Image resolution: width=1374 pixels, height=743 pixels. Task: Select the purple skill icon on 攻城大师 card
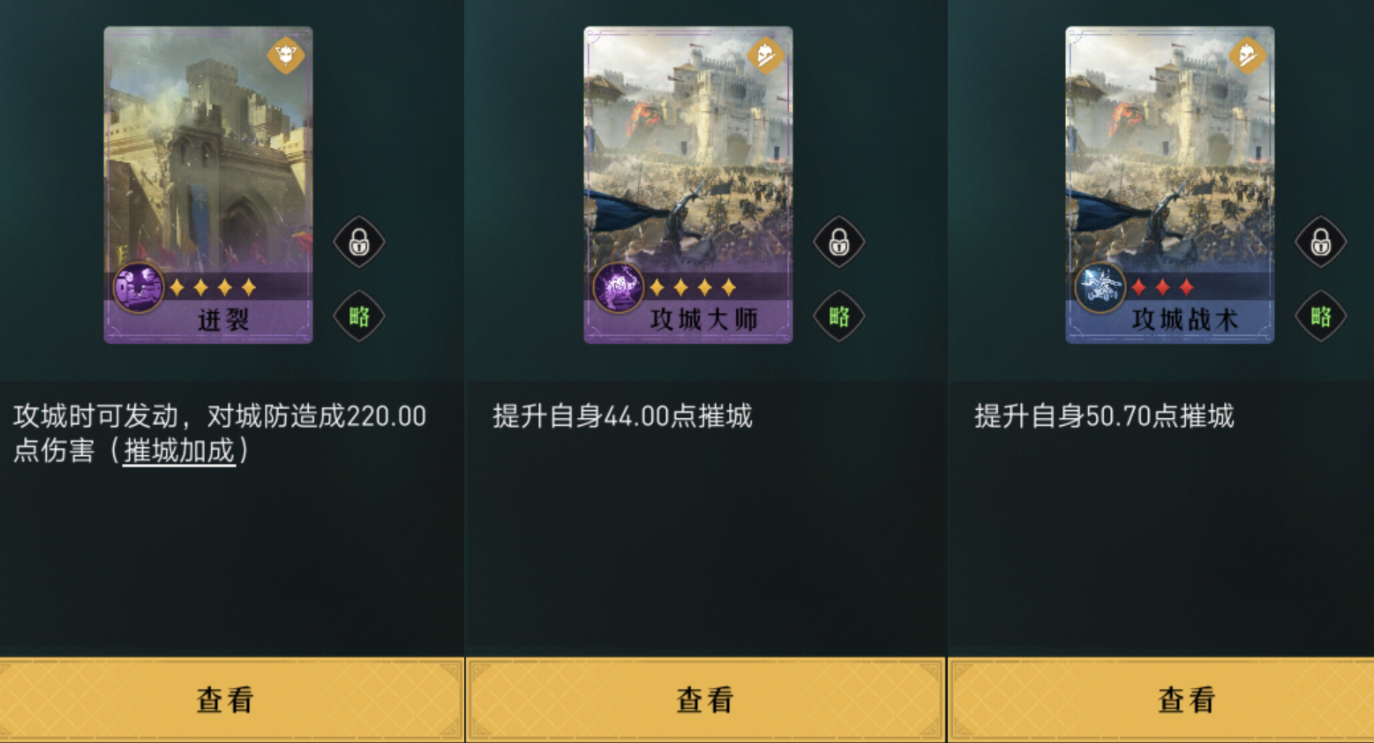click(x=618, y=287)
